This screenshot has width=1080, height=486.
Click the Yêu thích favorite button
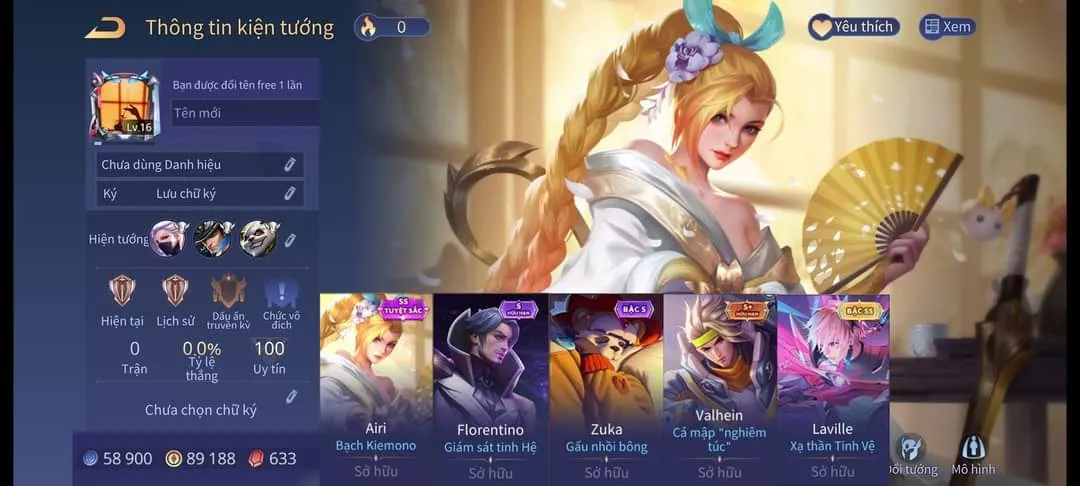[853, 27]
